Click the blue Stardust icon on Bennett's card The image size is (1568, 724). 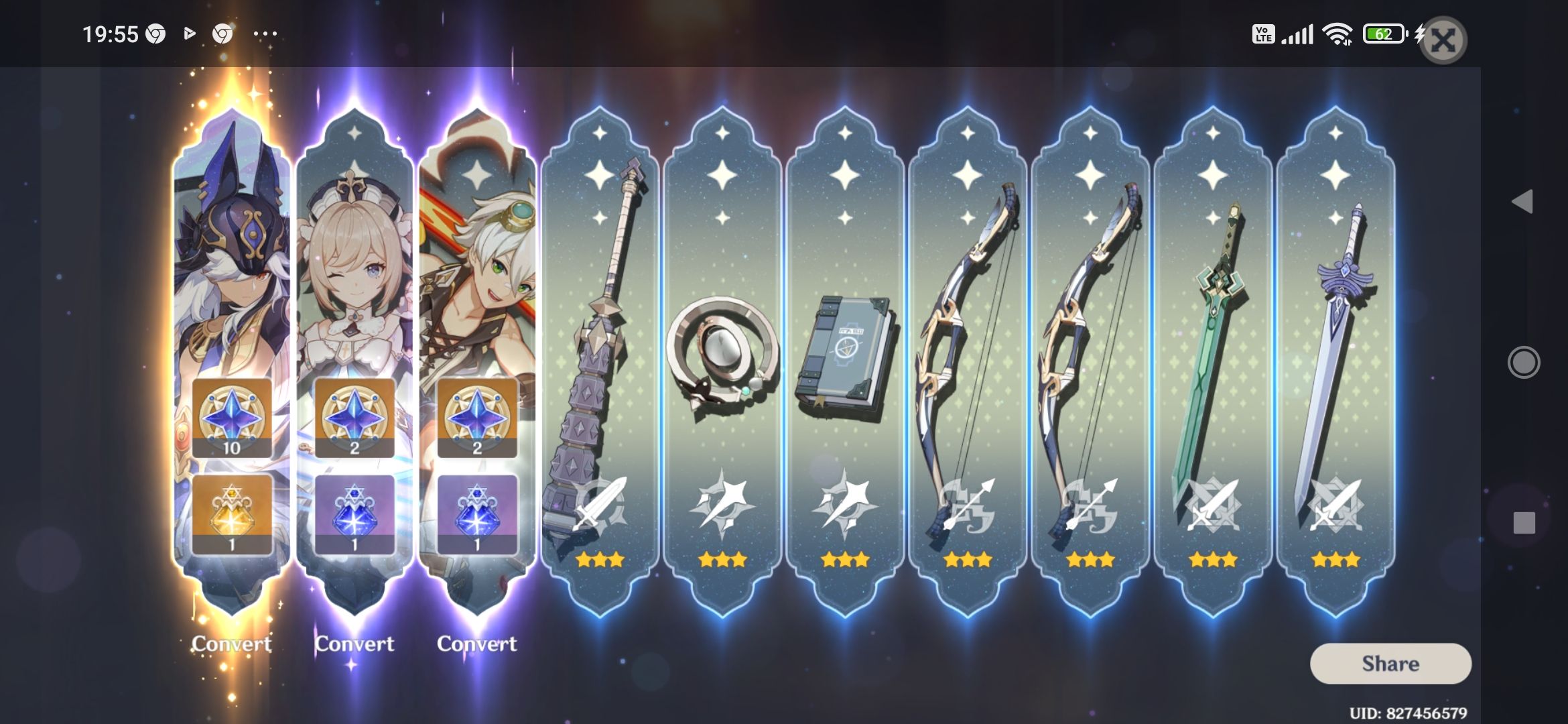coord(477,513)
